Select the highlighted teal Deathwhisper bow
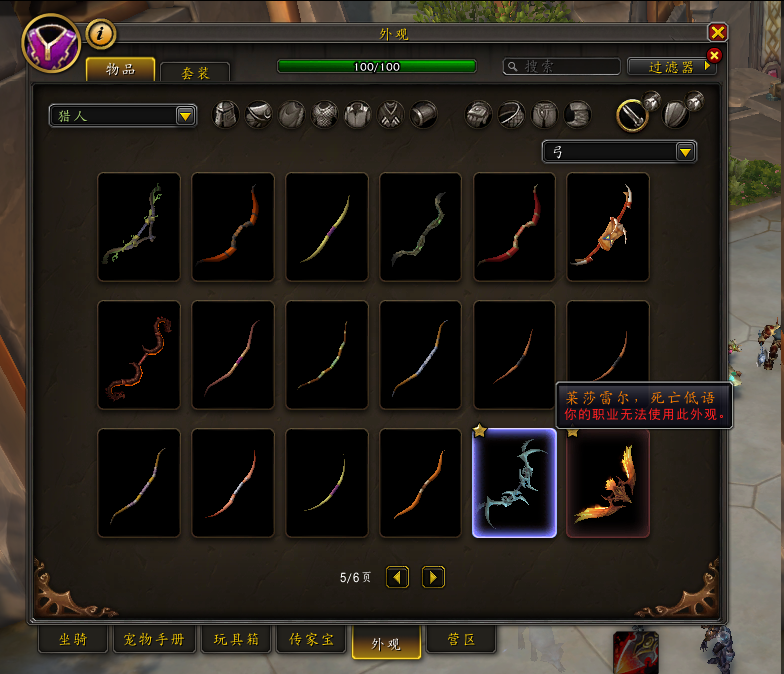Image resolution: width=784 pixels, height=674 pixels. click(514, 483)
